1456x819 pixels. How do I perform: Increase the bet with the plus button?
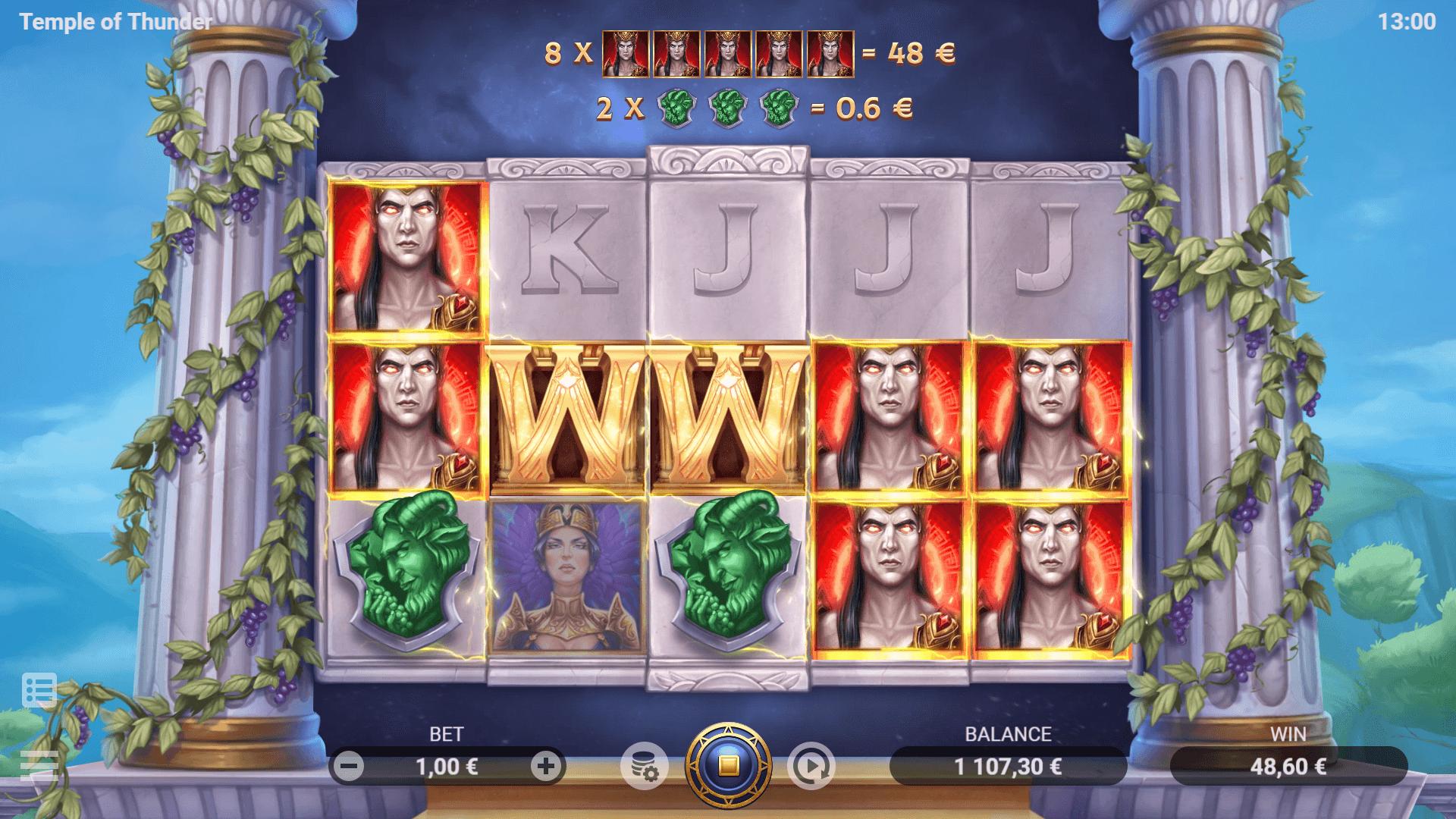(546, 766)
